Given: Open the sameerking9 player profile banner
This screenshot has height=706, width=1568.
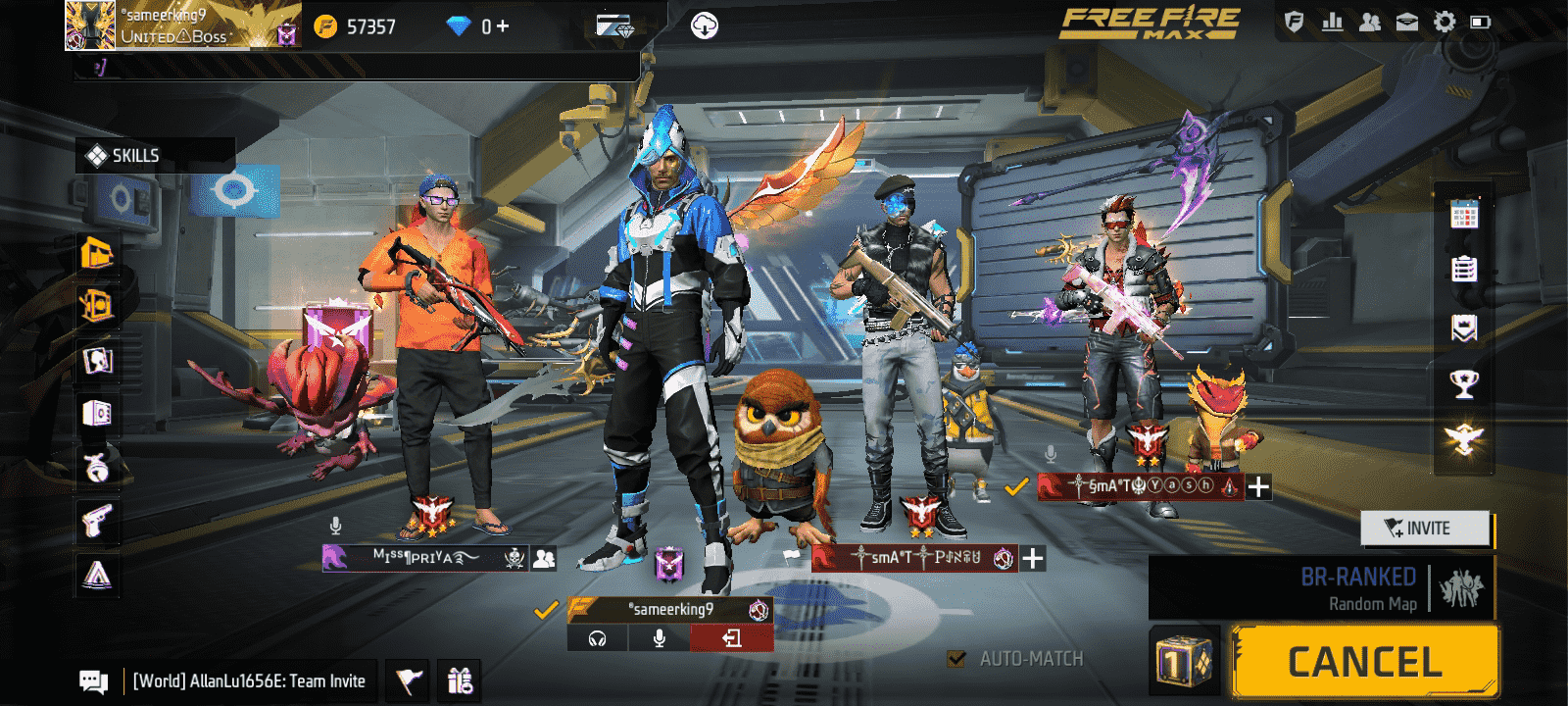Looking at the screenshot, I should 167,25.
